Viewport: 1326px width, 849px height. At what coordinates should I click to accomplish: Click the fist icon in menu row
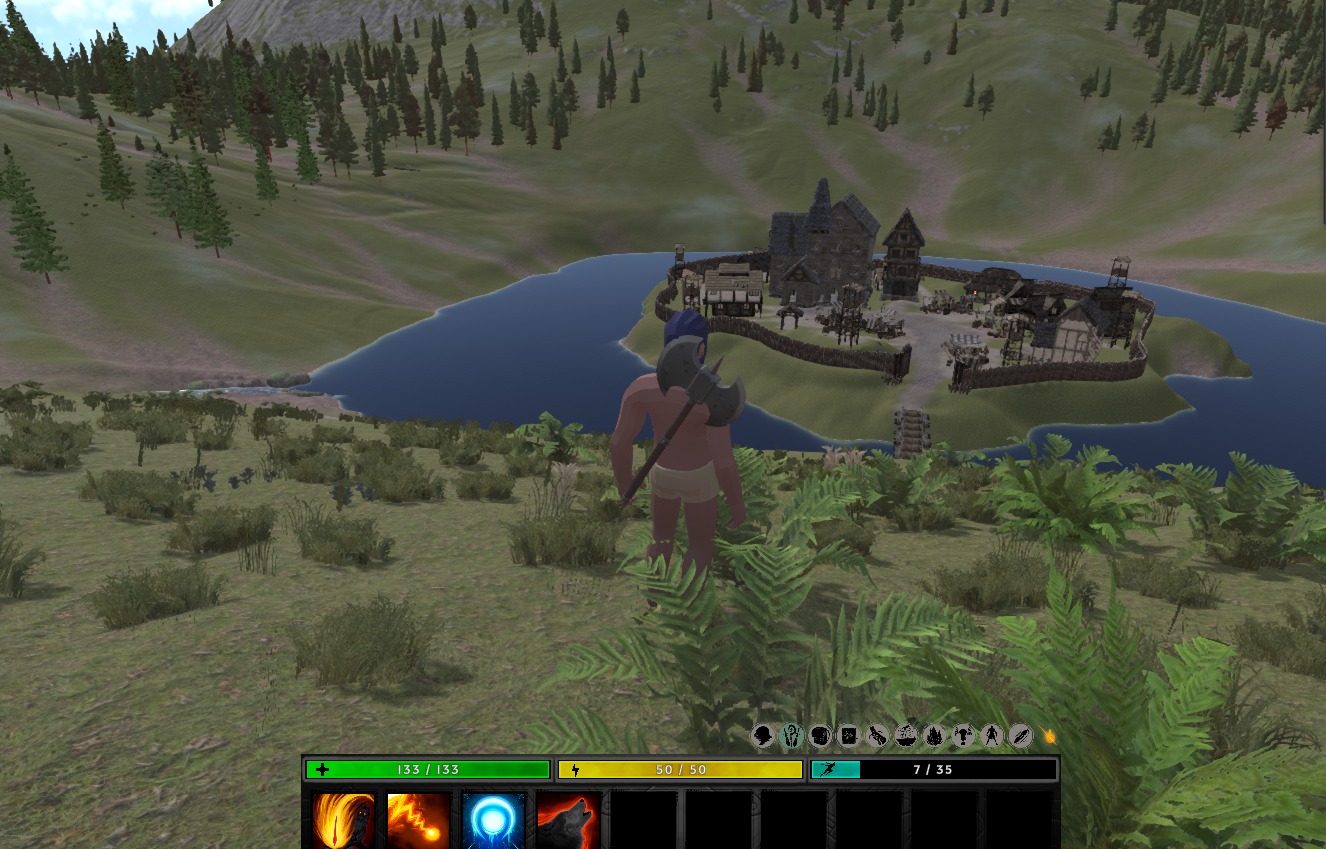tap(820, 736)
